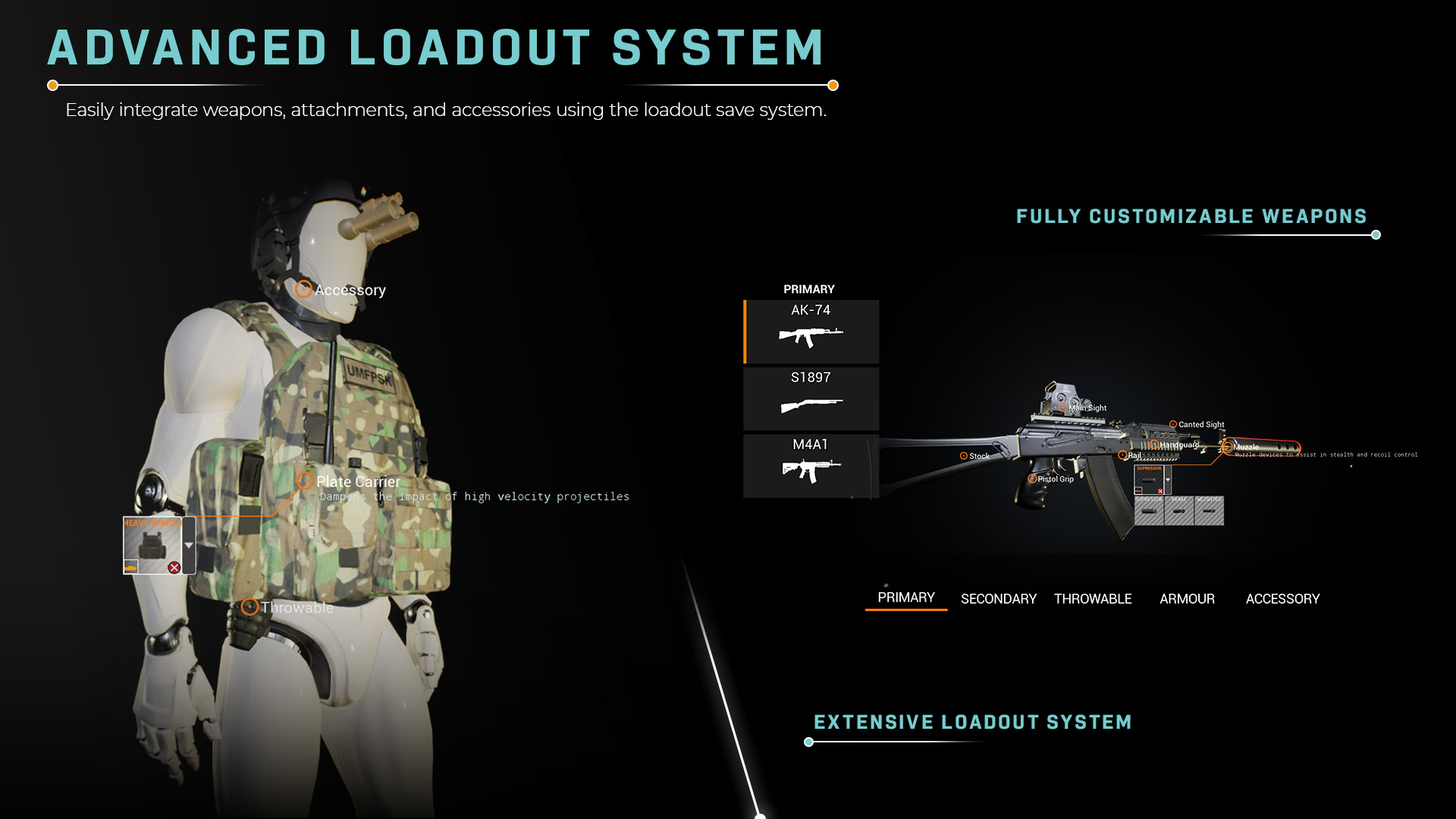Toggle the Throwable marker on the character
This screenshot has height=819, width=1456.
pos(250,607)
